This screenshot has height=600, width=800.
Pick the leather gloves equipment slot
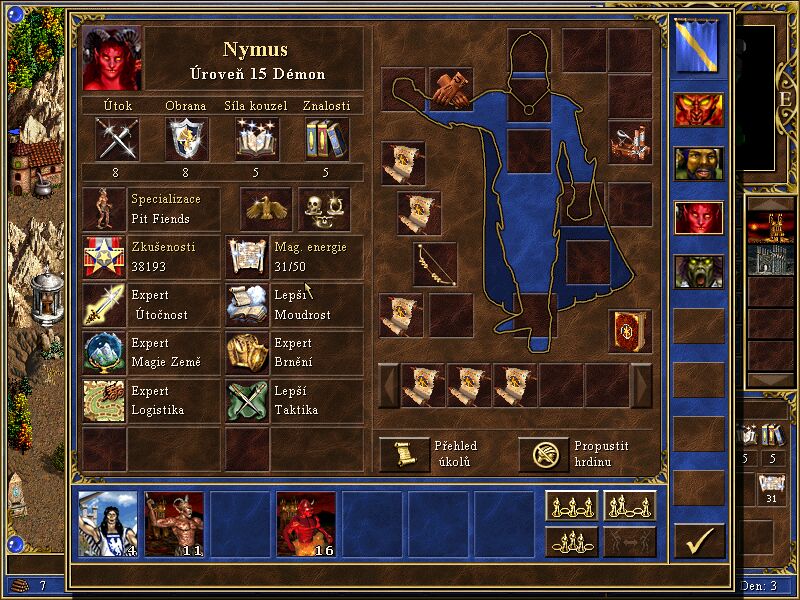(451, 88)
